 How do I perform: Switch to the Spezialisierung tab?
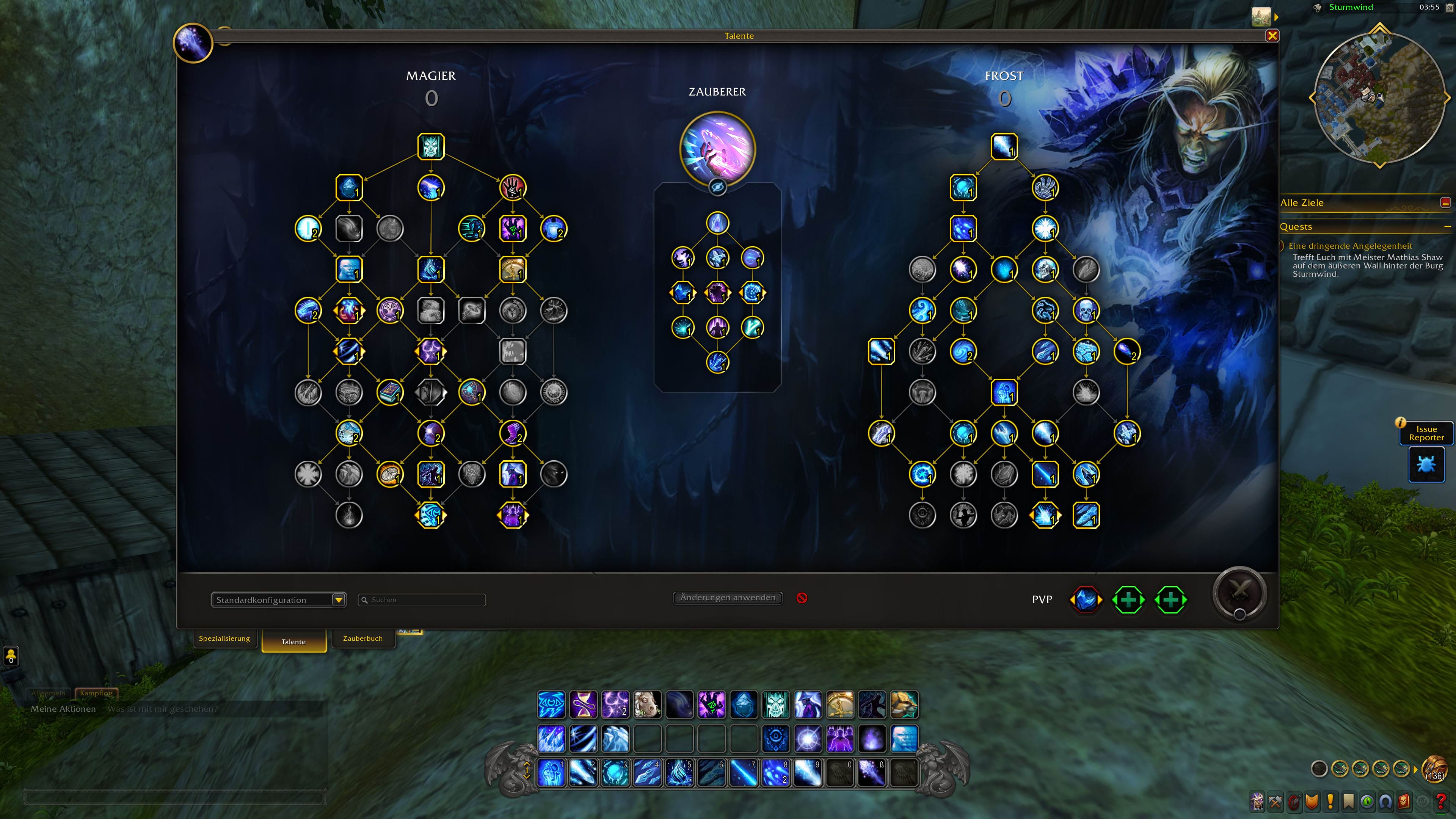click(x=224, y=638)
